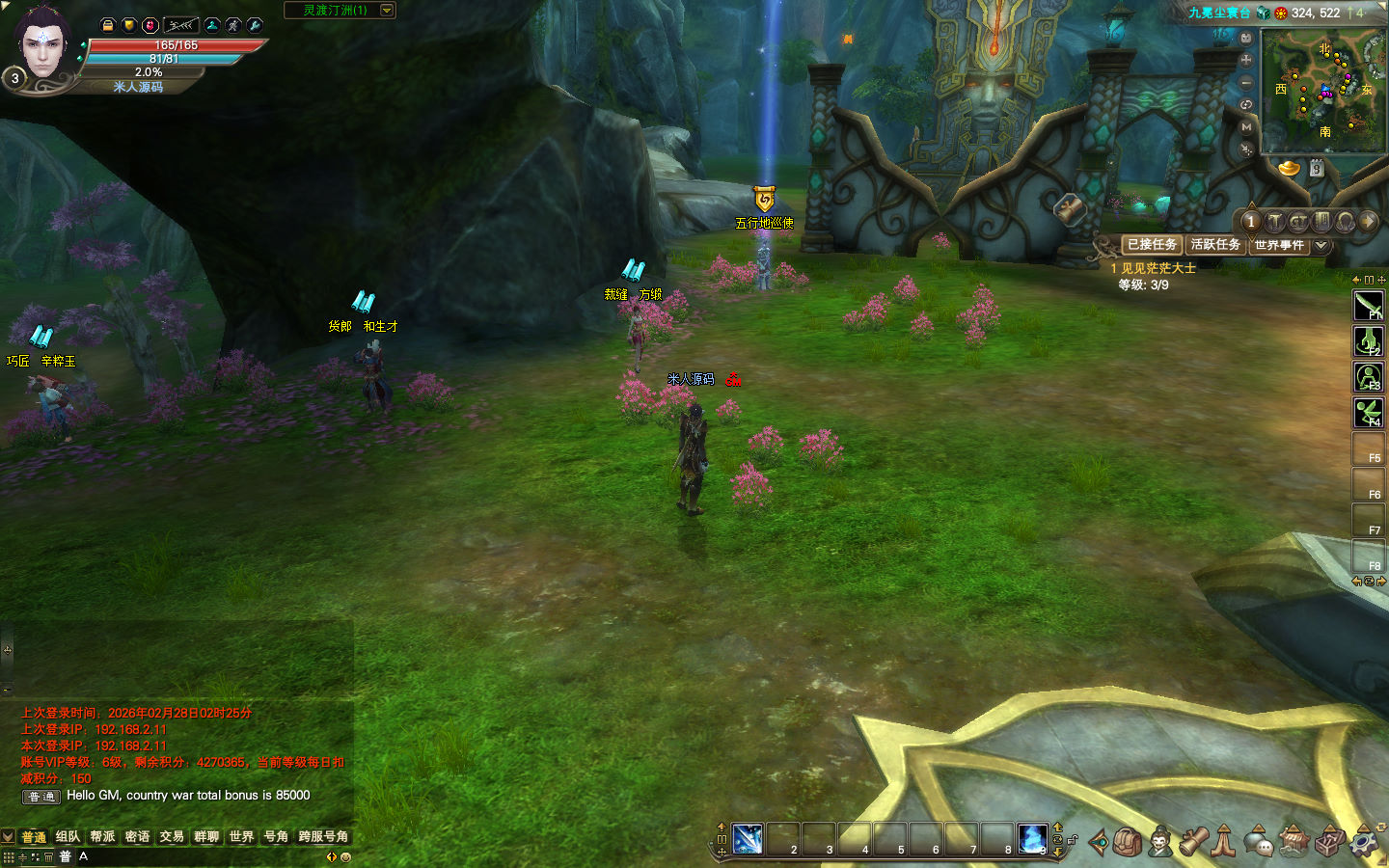Open the calendar icon below the minimap

1317,169
